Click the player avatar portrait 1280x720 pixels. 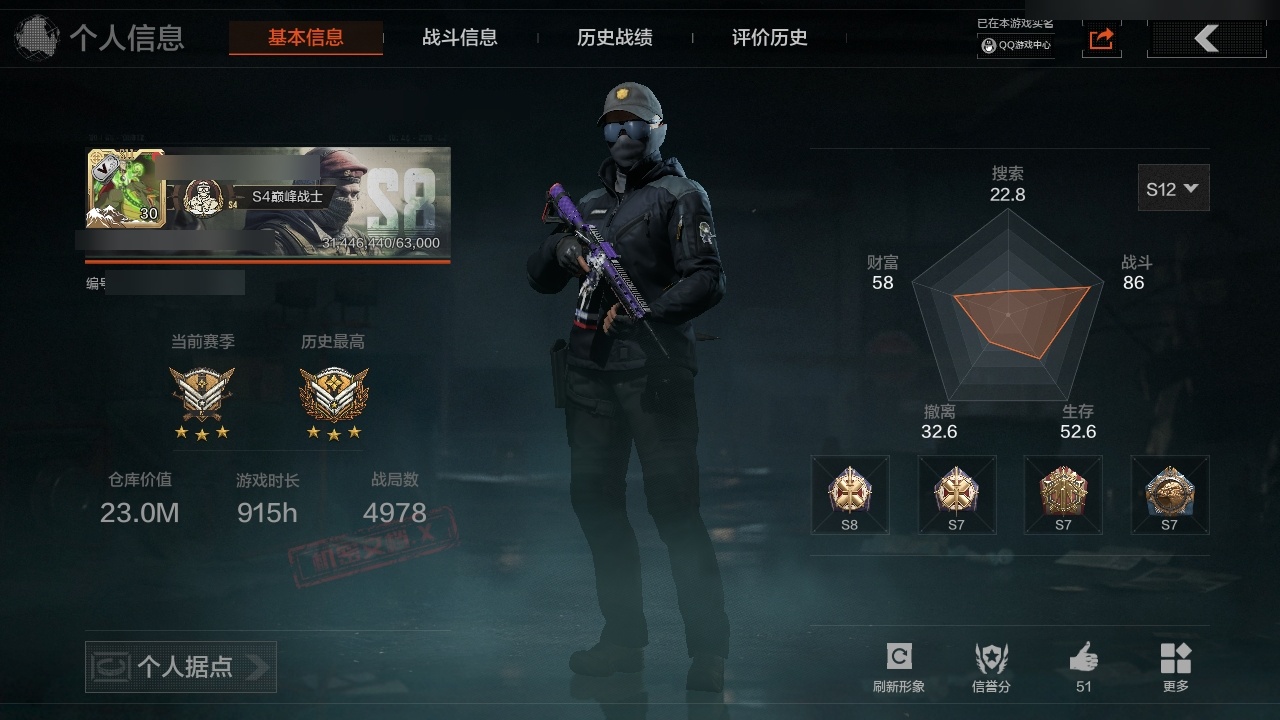pos(126,188)
